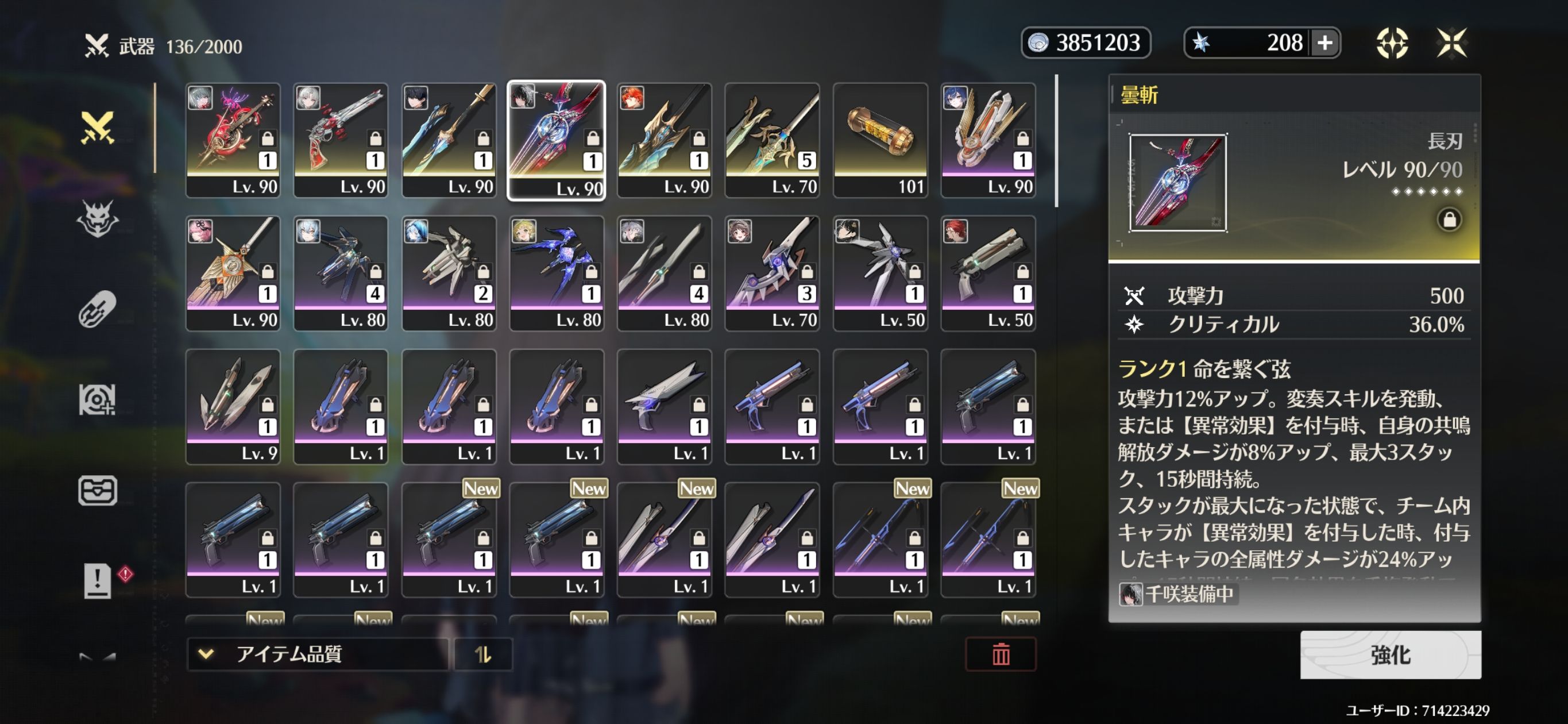Add more star currency with plus button

click(x=1324, y=43)
